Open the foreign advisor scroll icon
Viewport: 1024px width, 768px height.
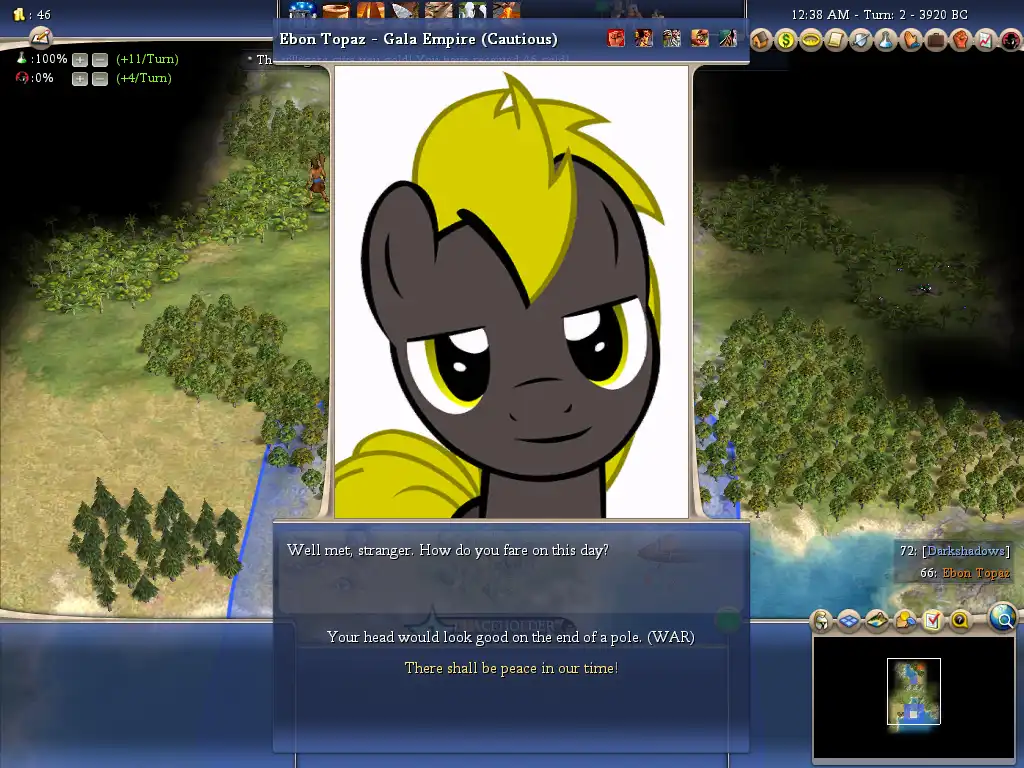pyautogui.click(x=836, y=40)
